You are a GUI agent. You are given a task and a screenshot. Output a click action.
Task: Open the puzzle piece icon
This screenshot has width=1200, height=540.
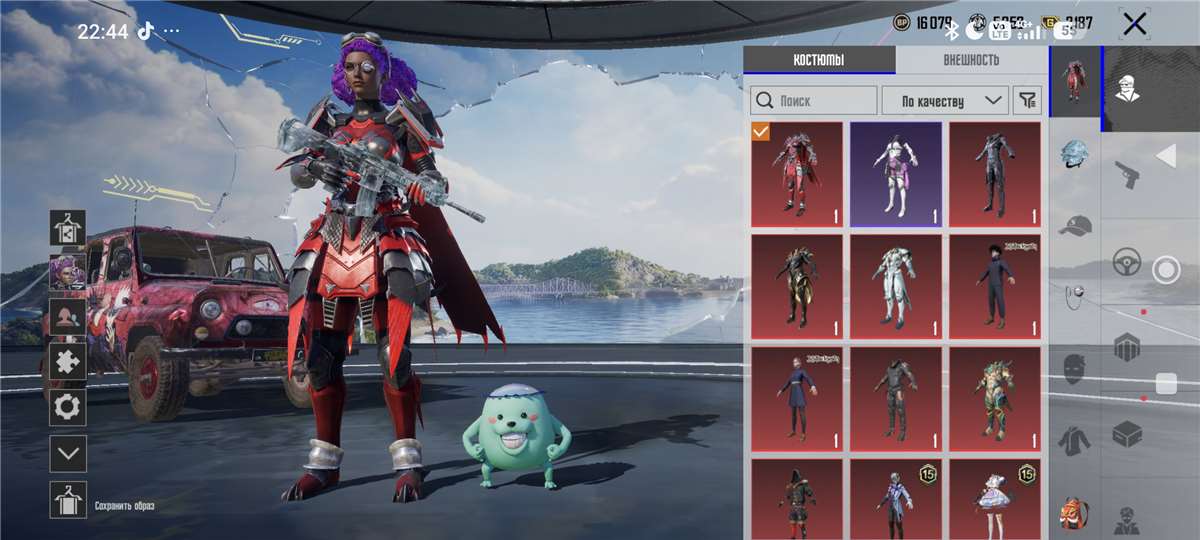pyautogui.click(x=68, y=361)
